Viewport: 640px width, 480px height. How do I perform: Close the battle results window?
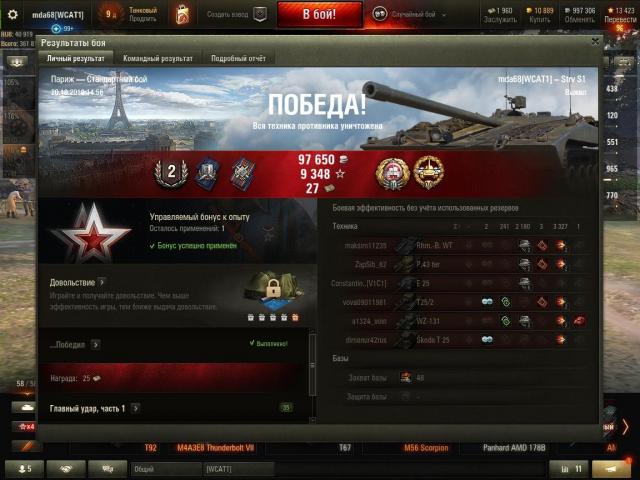(x=596, y=42)
